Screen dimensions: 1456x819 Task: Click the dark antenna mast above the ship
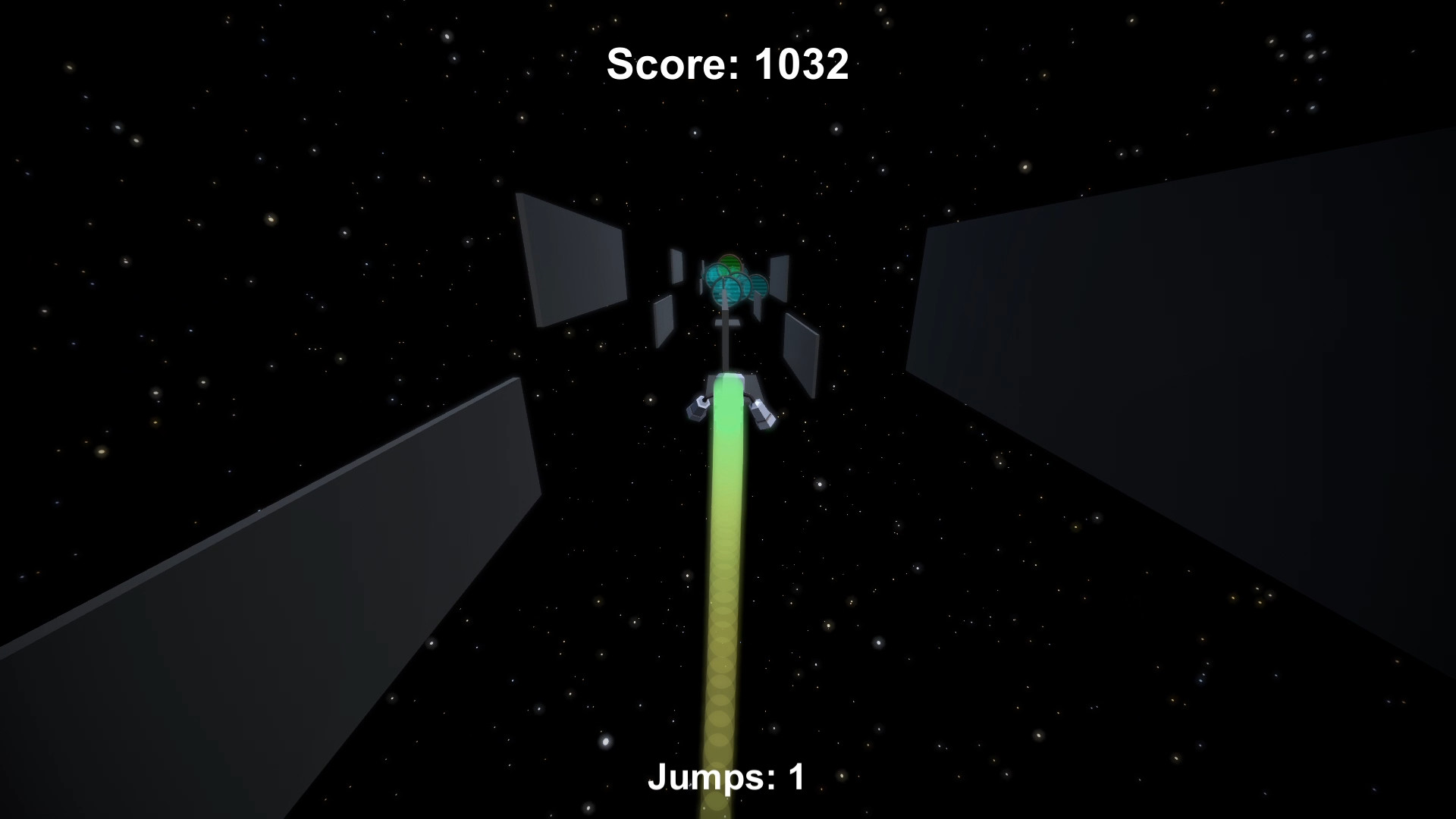pos(726,345)
